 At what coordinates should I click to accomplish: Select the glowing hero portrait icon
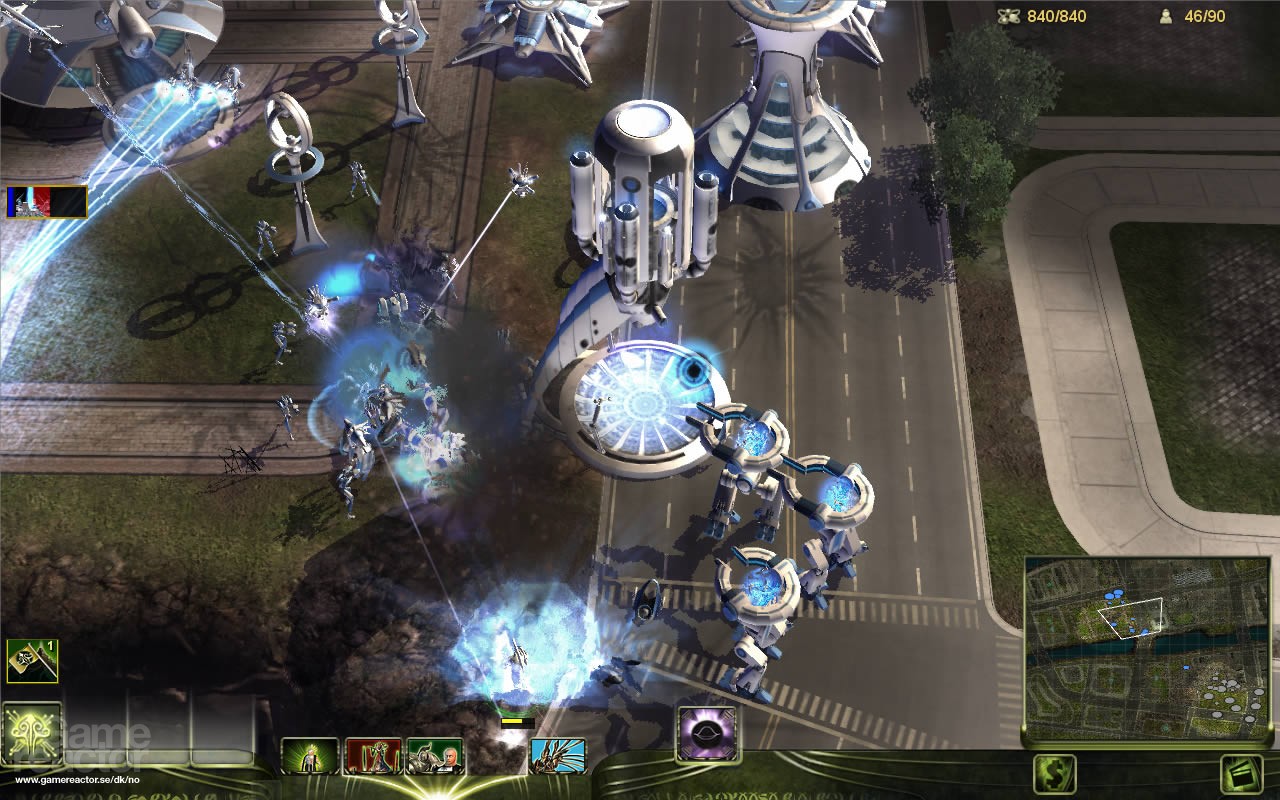[311, 758]
